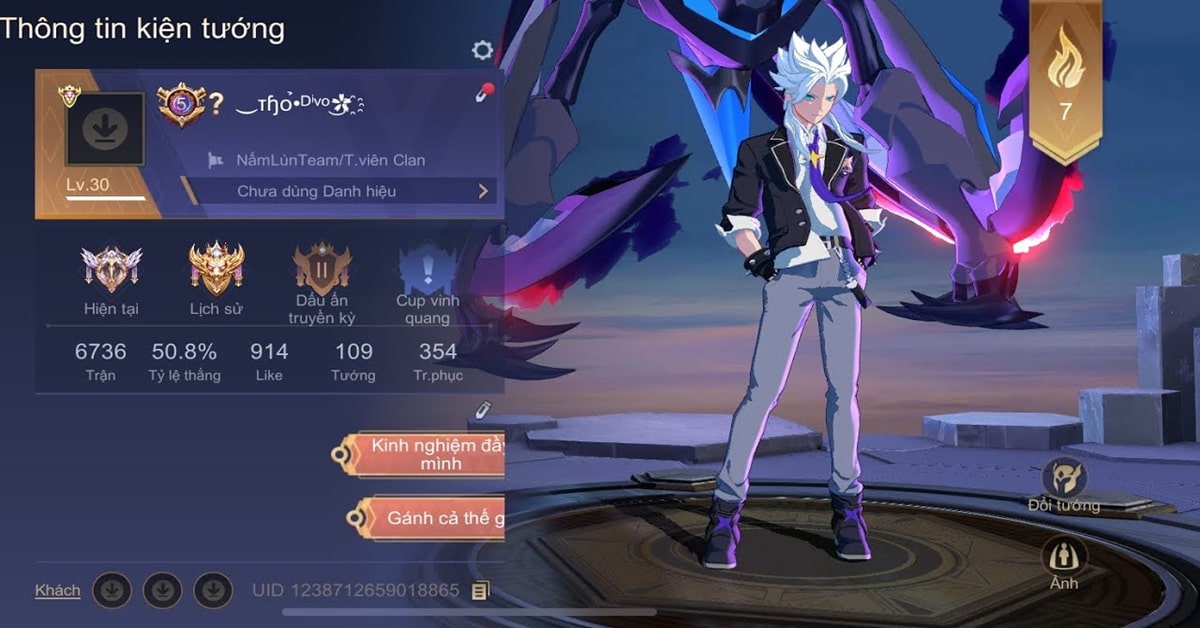This screenshot has width=1200, height=628.
Task: Open the settings gear icon
Action: pyautogui.click(x=483, y=50)
